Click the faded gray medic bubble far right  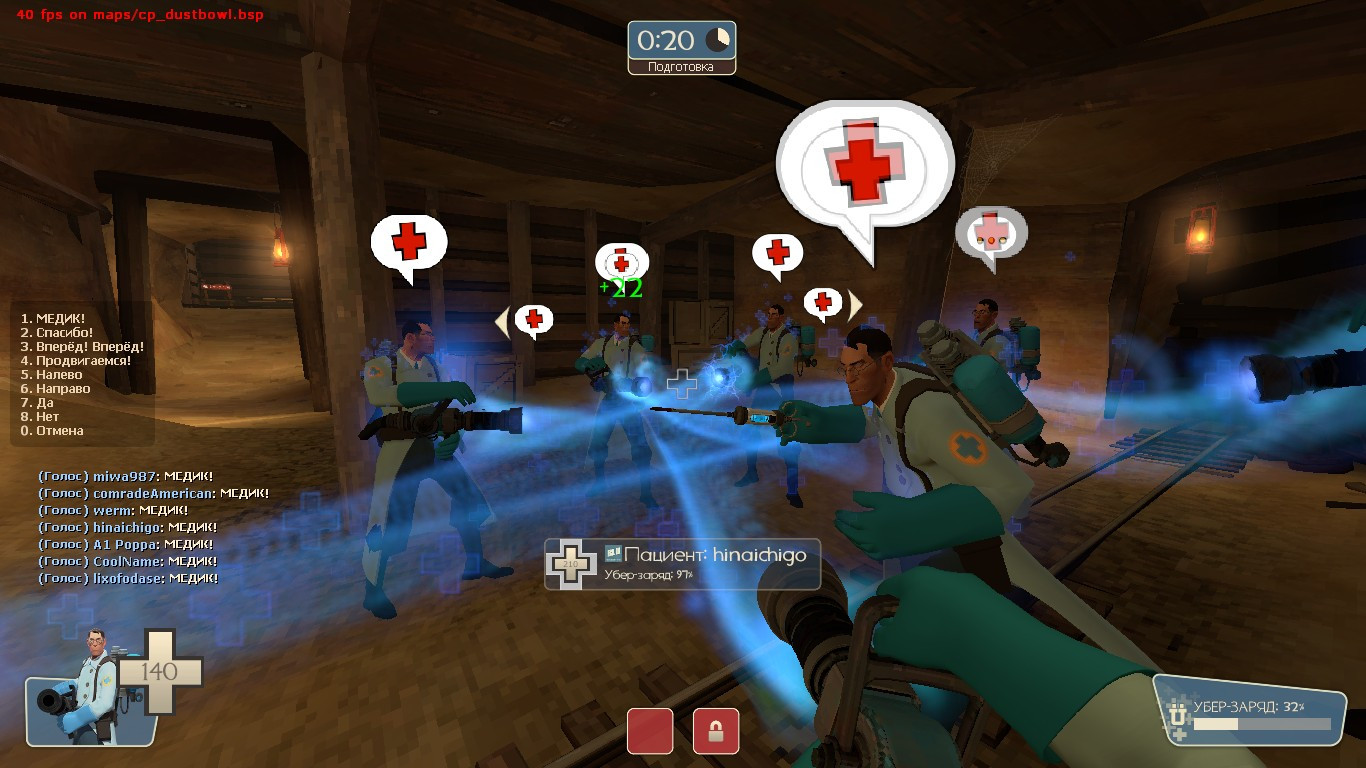click(991, 232)
